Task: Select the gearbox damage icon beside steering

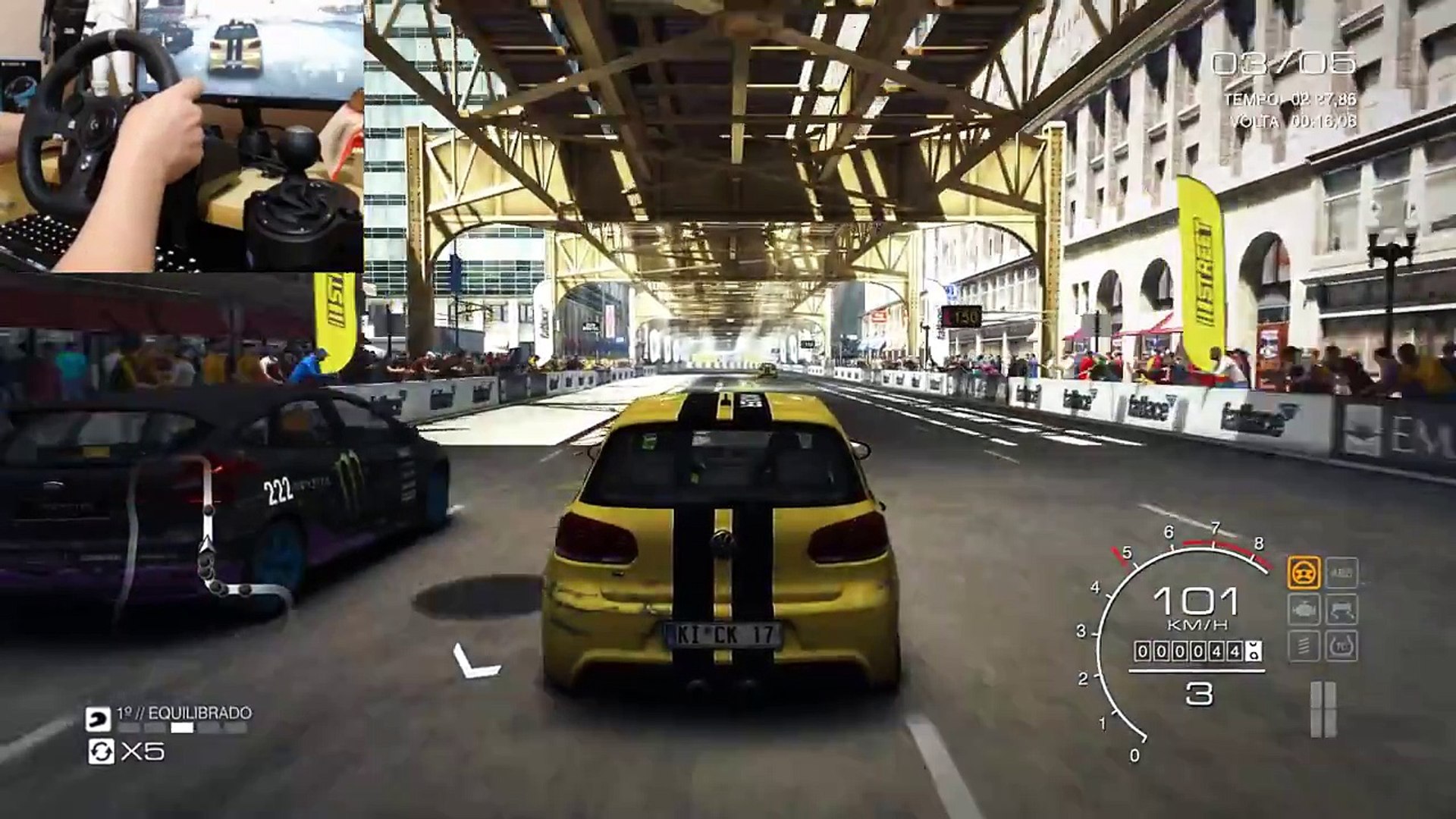Action: click(1341, 573)
